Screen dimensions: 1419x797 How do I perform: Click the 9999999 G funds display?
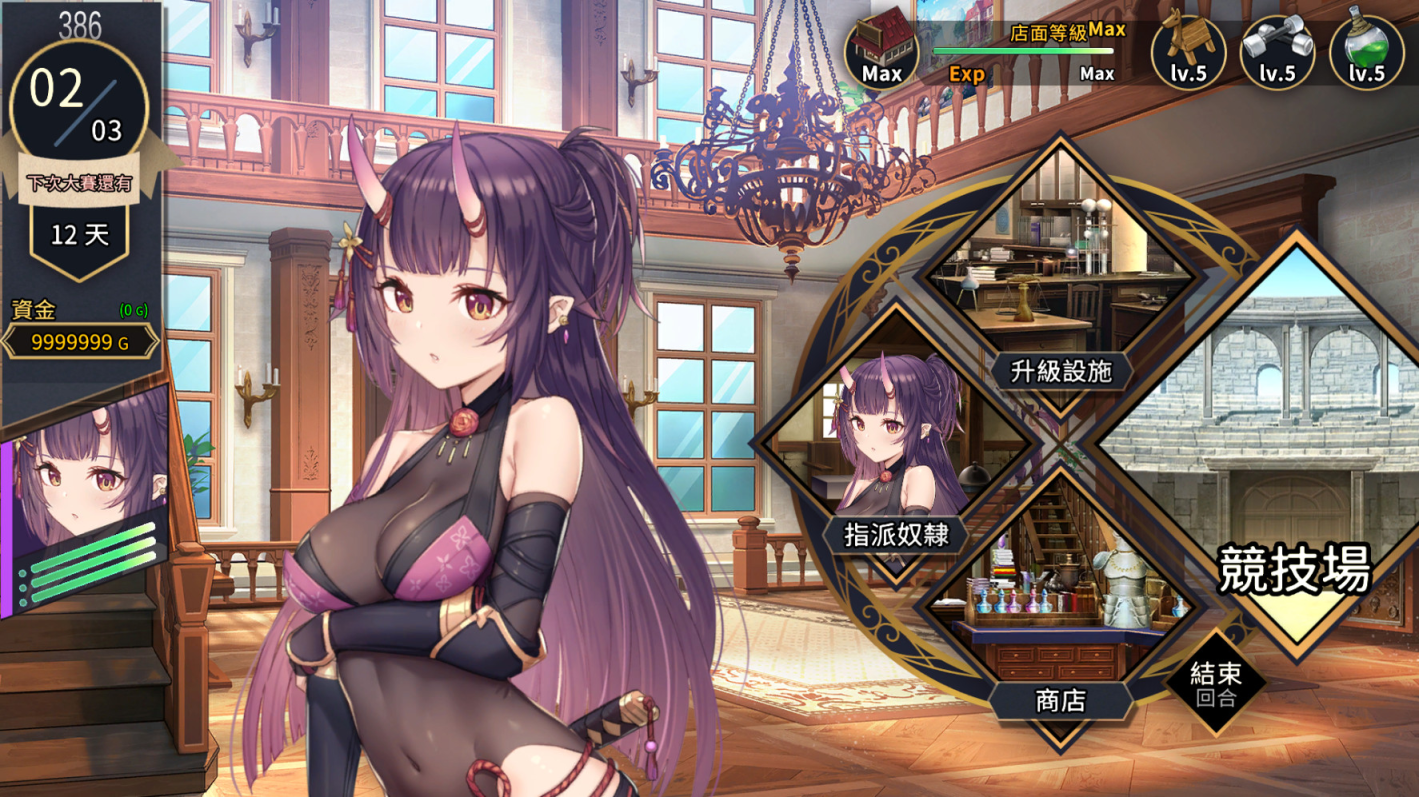[x=80, y=340]
